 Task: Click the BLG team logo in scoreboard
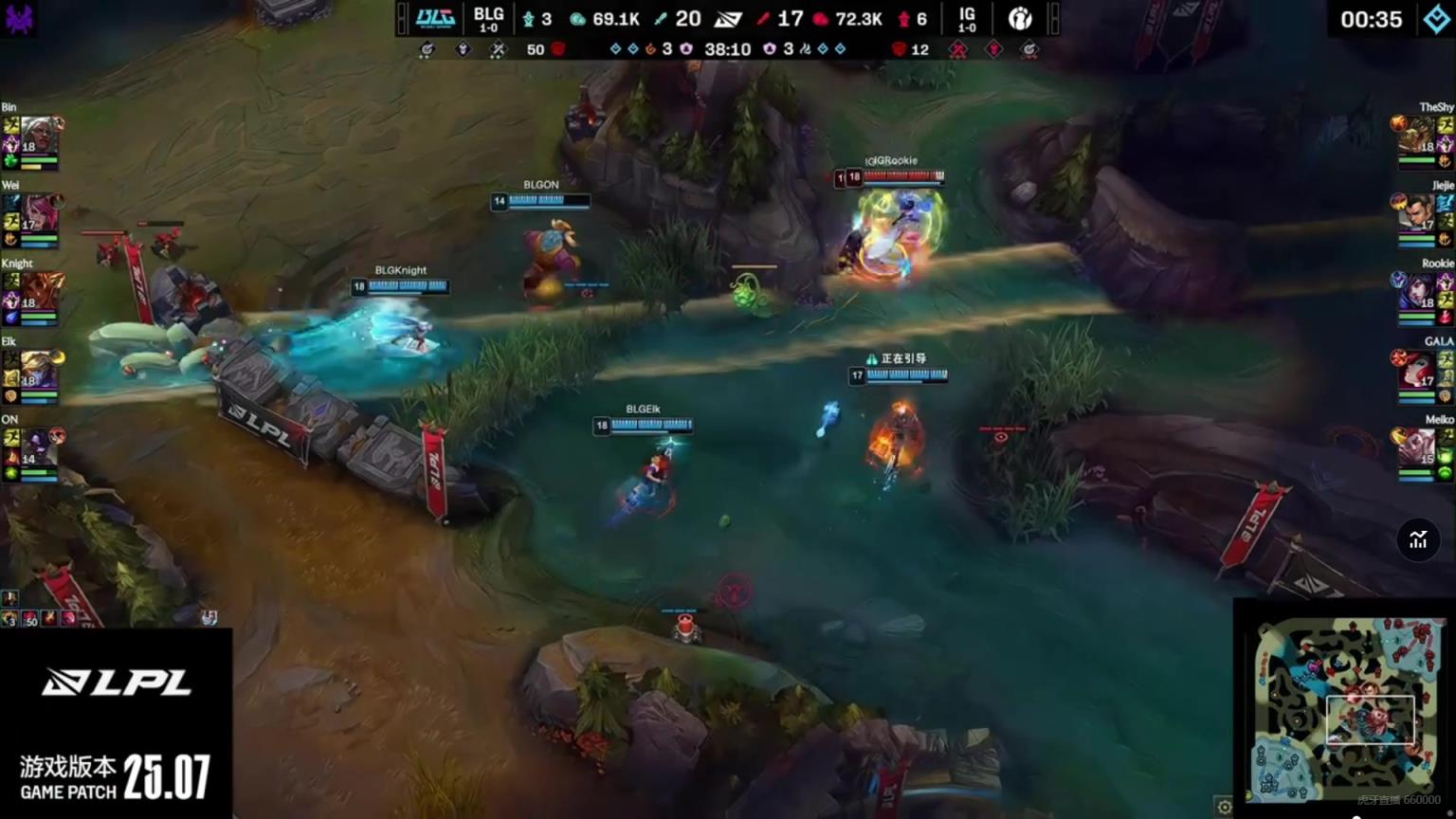(x=435, y=18)
